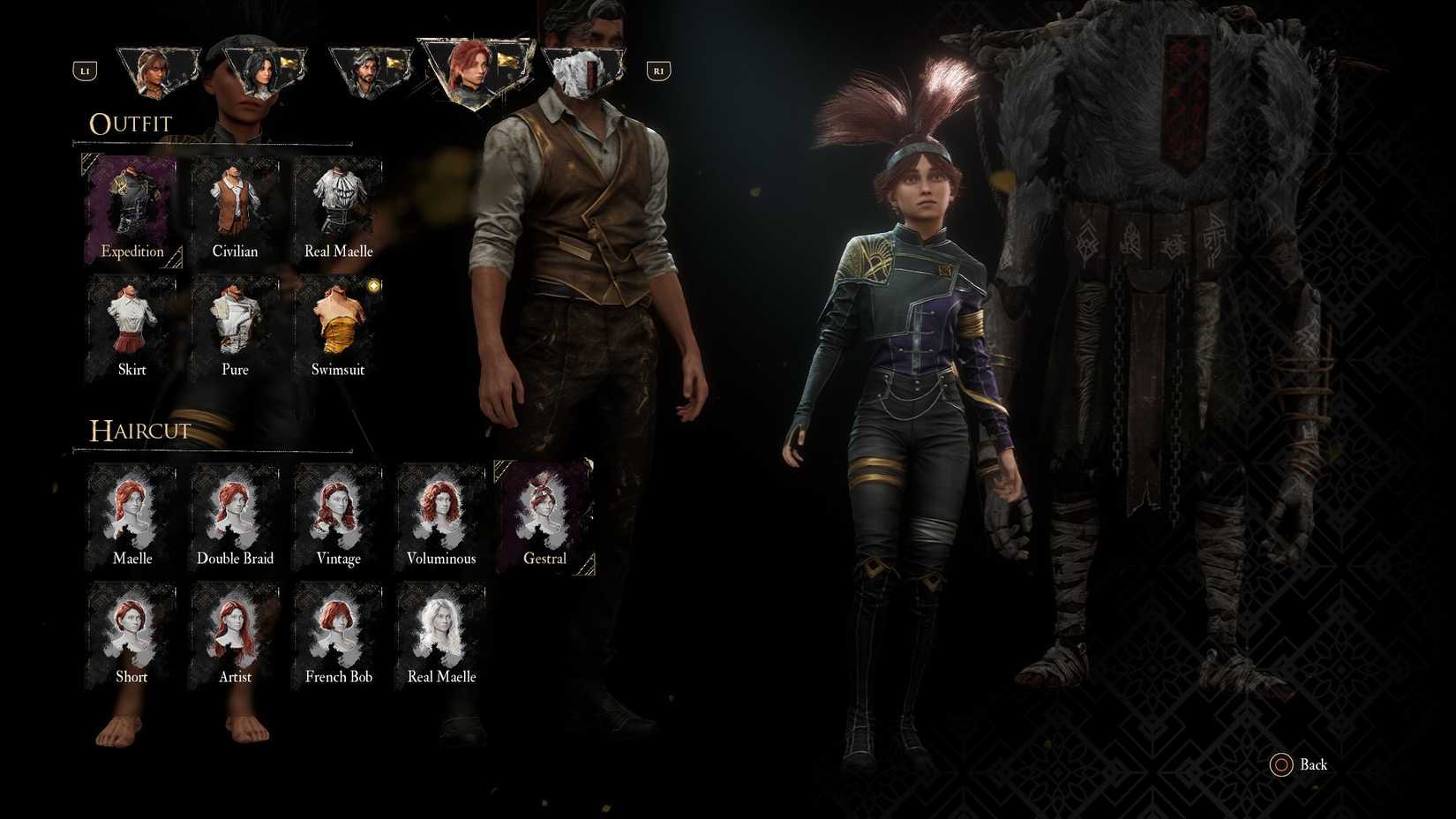The width and height of the screenshot is (1456, 819).
Task: Choose the Short haircut
Action: [x=132, y=630]
